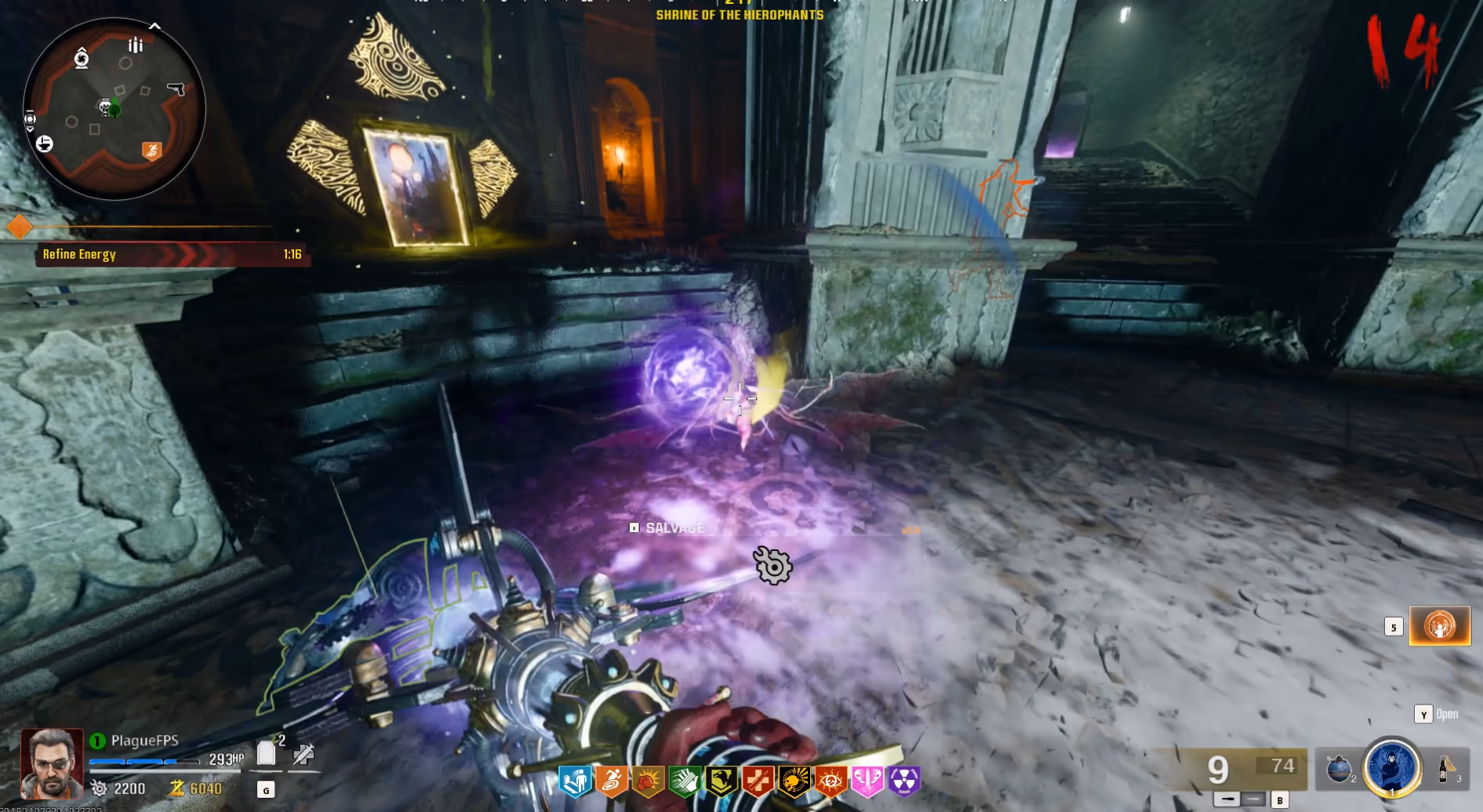The width and height of the screenshot is (1483, 812).
Task: Select the yellow vulture perk icon
Action: pos(721,781)
